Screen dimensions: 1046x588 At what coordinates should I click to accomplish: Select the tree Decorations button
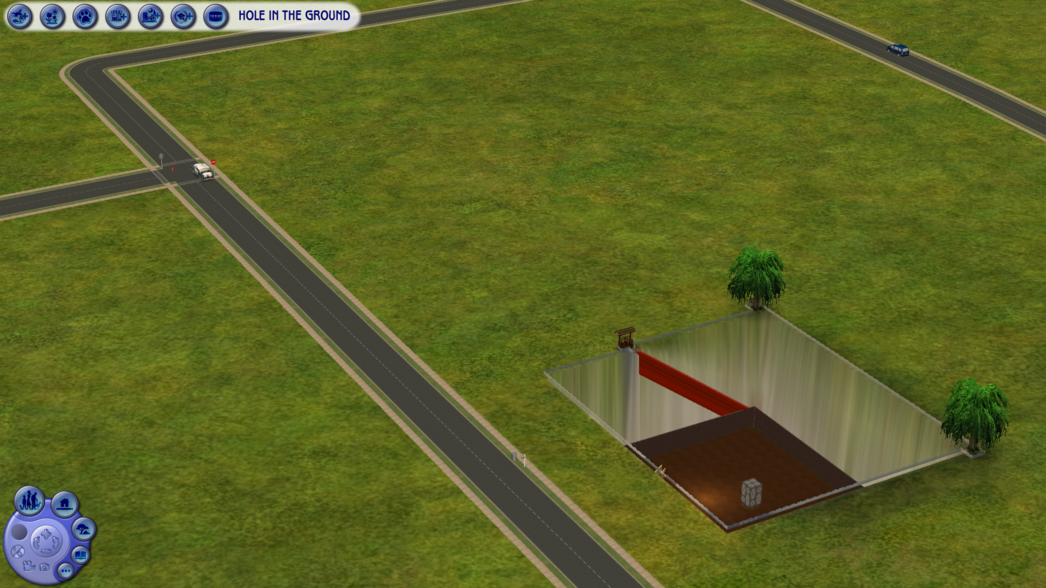tap(84, 529)
